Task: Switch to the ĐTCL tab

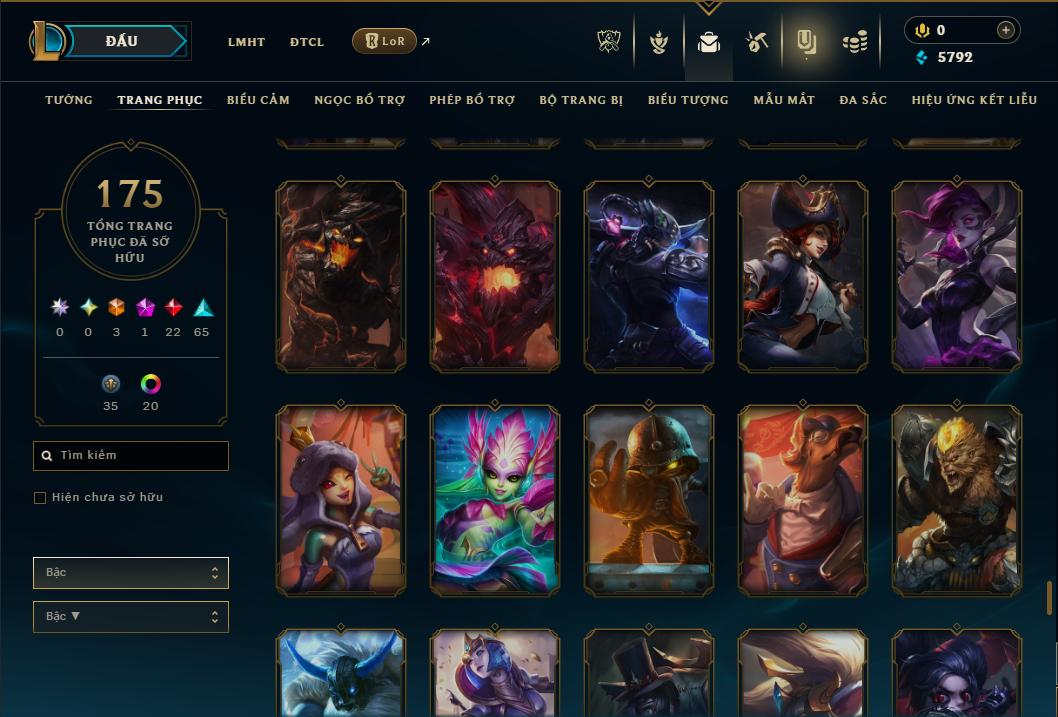Action: pos(307,42)
